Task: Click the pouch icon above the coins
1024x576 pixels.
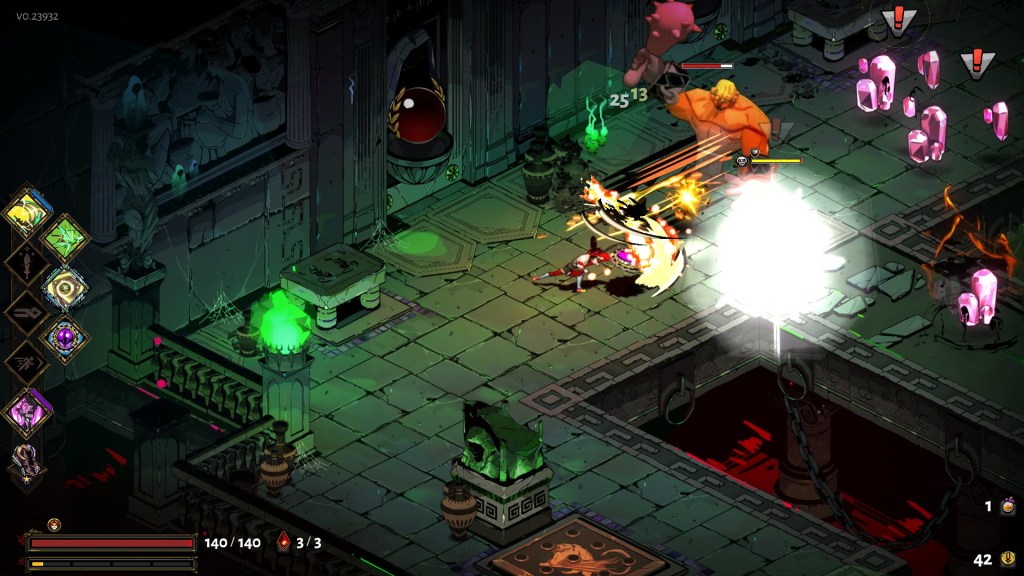Action: pyautogui.click(x=1008, y=507)
